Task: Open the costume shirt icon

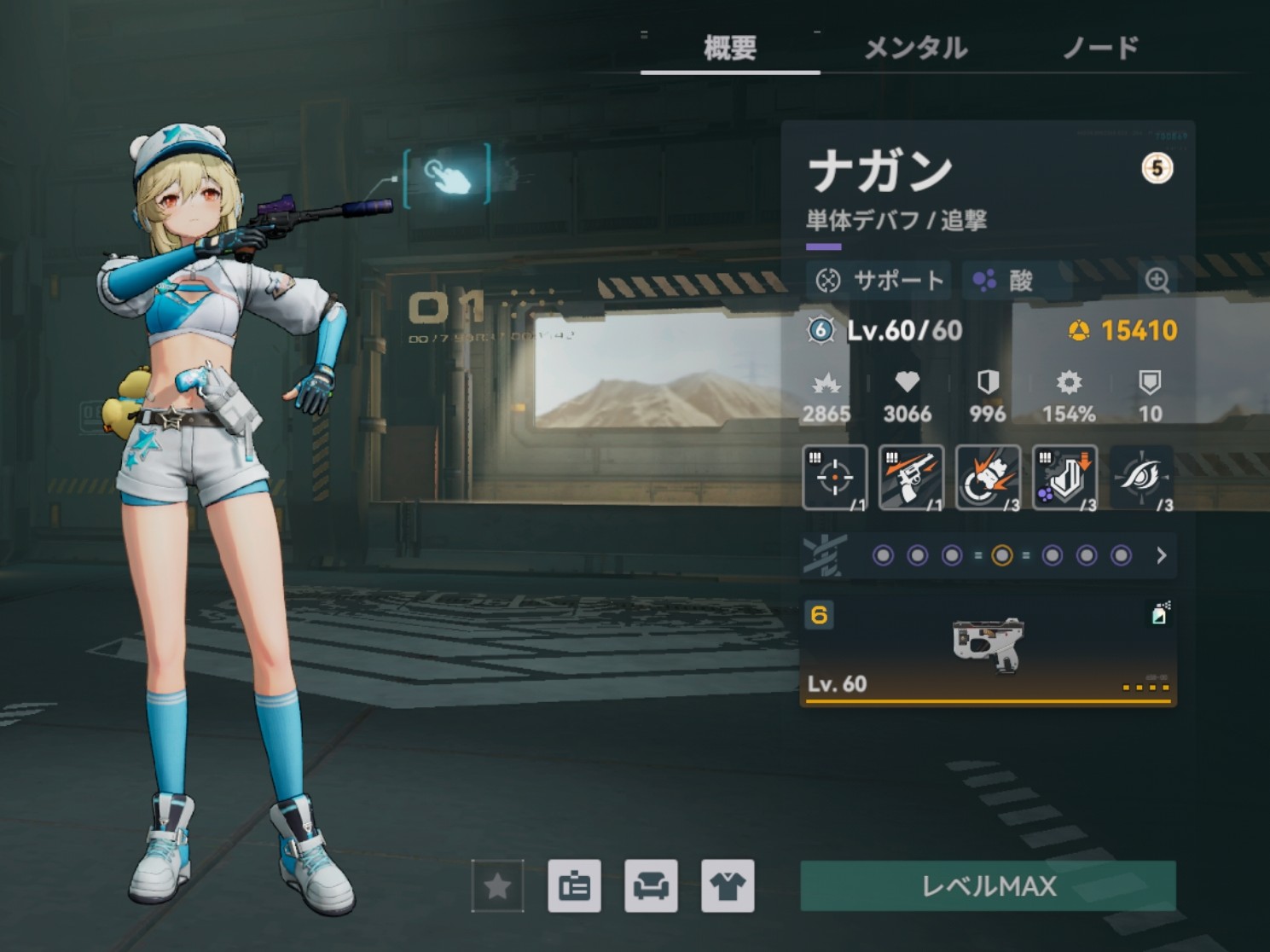Action: (728, 886)
